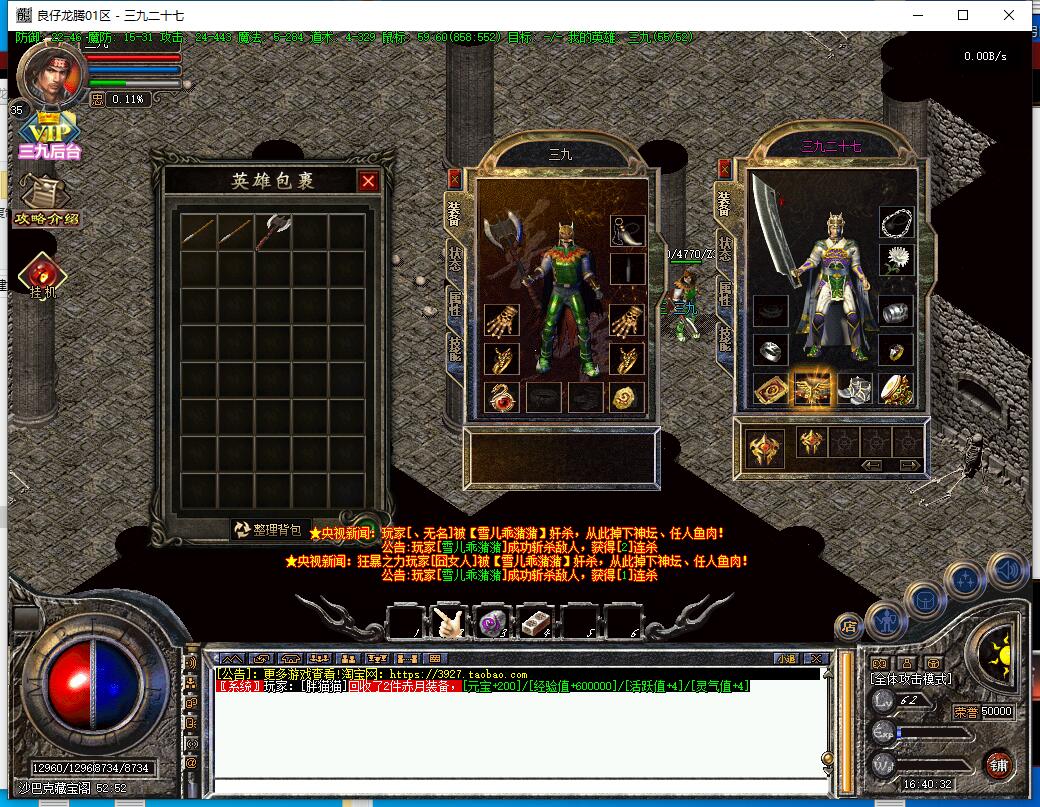Select the axe in the hero bag

(x=273, y=232)
